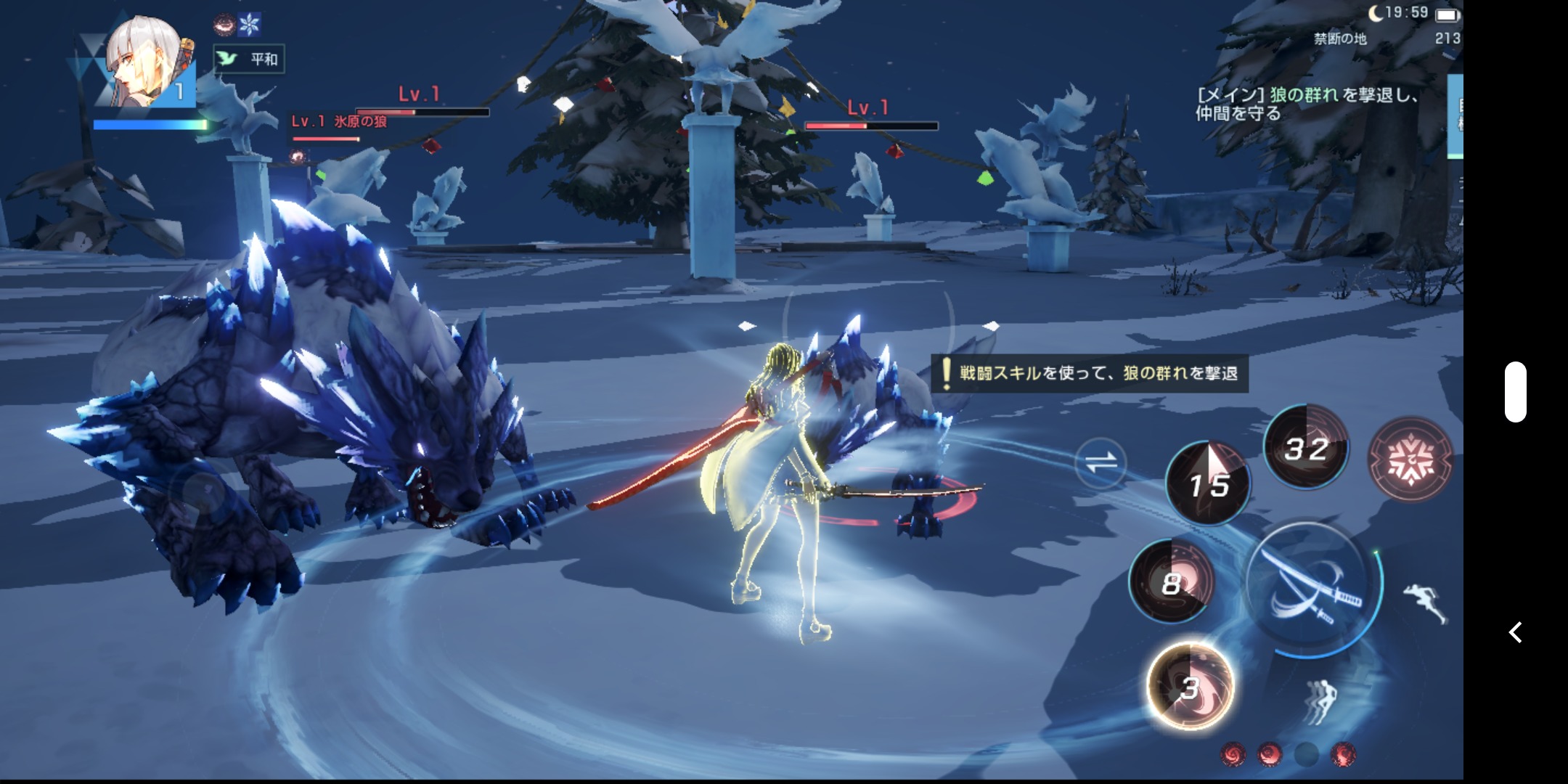Tap the sprint running figure icon
Viewport: 1568px width, 784px height.
[1424, 603]
